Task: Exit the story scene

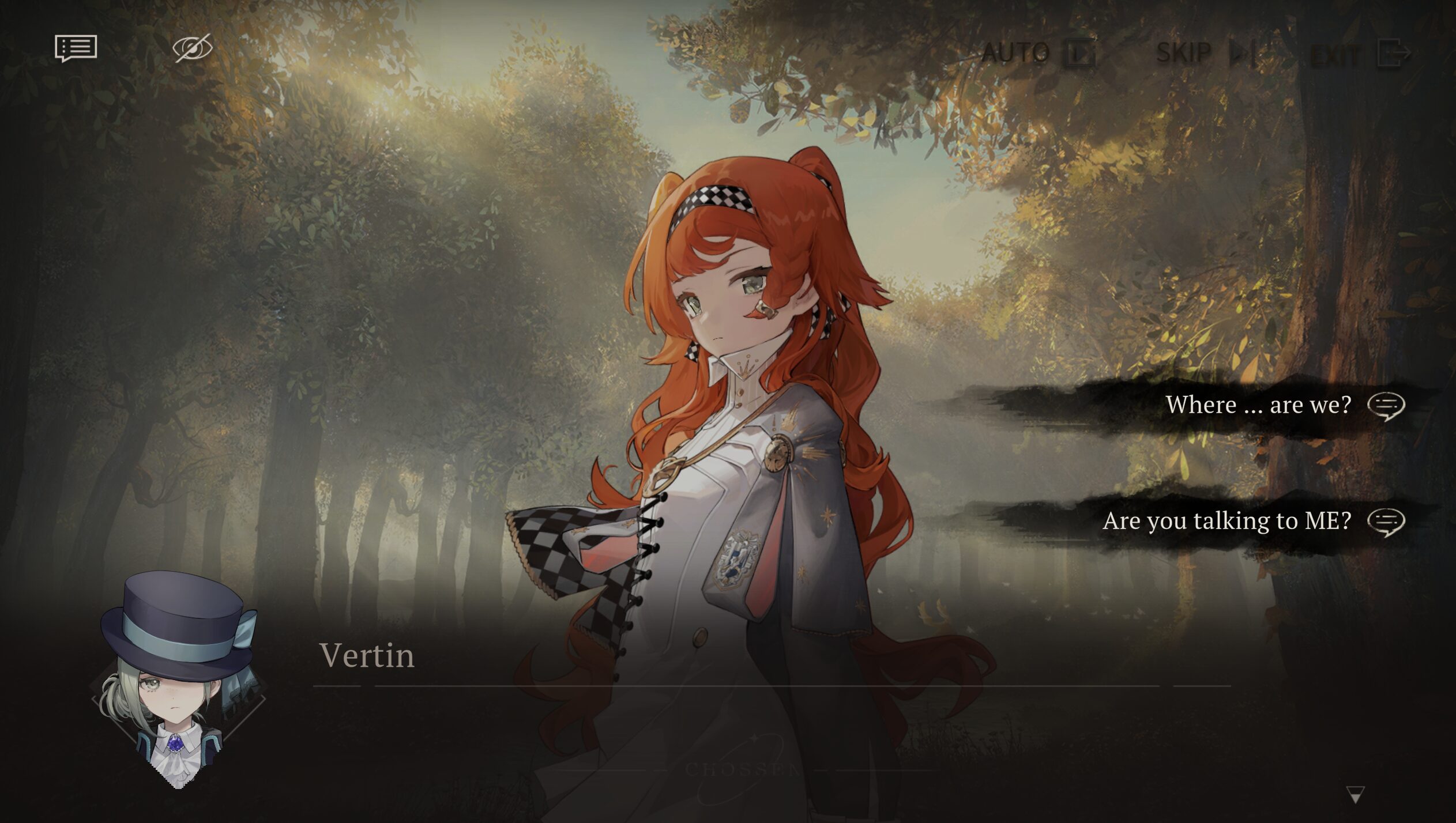Action: [1360, 54]
